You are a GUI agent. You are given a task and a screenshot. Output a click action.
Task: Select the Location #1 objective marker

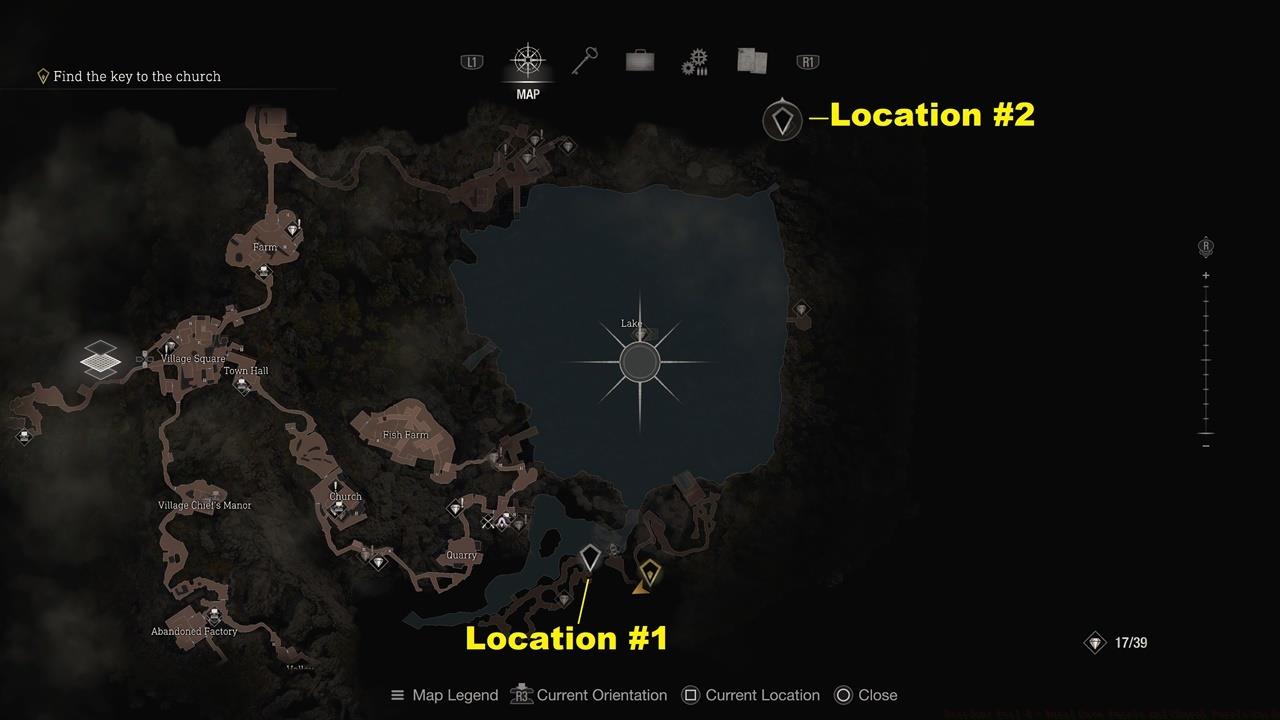coord(589,557)
